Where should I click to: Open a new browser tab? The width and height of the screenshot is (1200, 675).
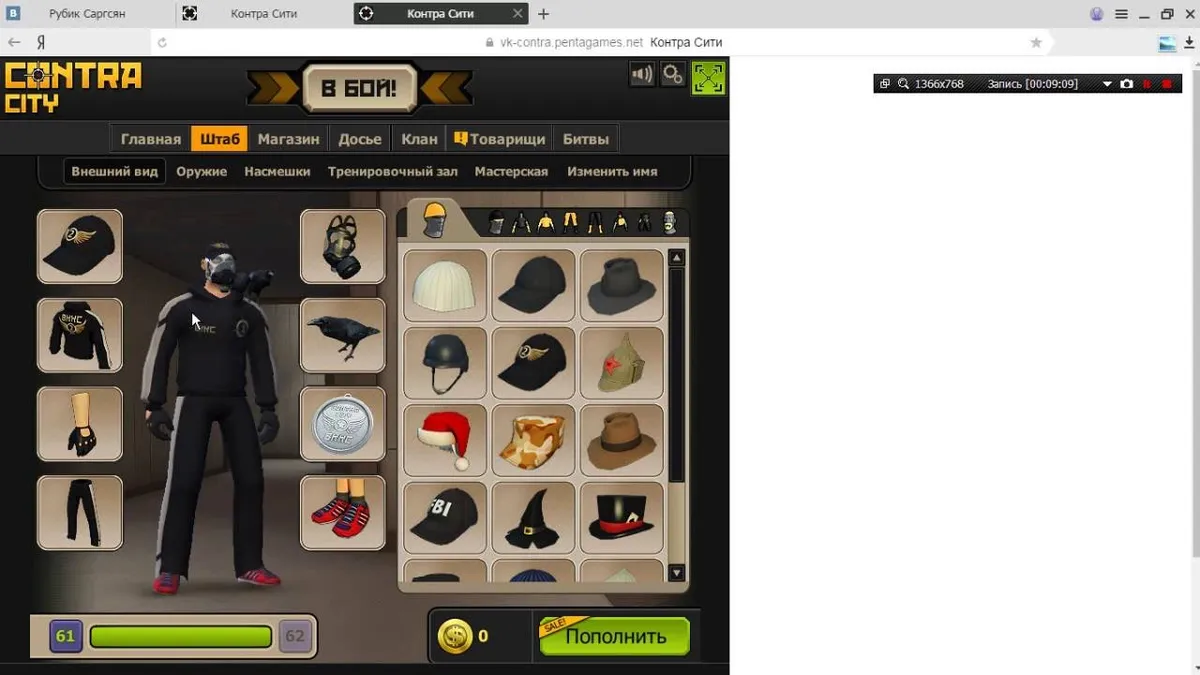[x=543, y=14]
